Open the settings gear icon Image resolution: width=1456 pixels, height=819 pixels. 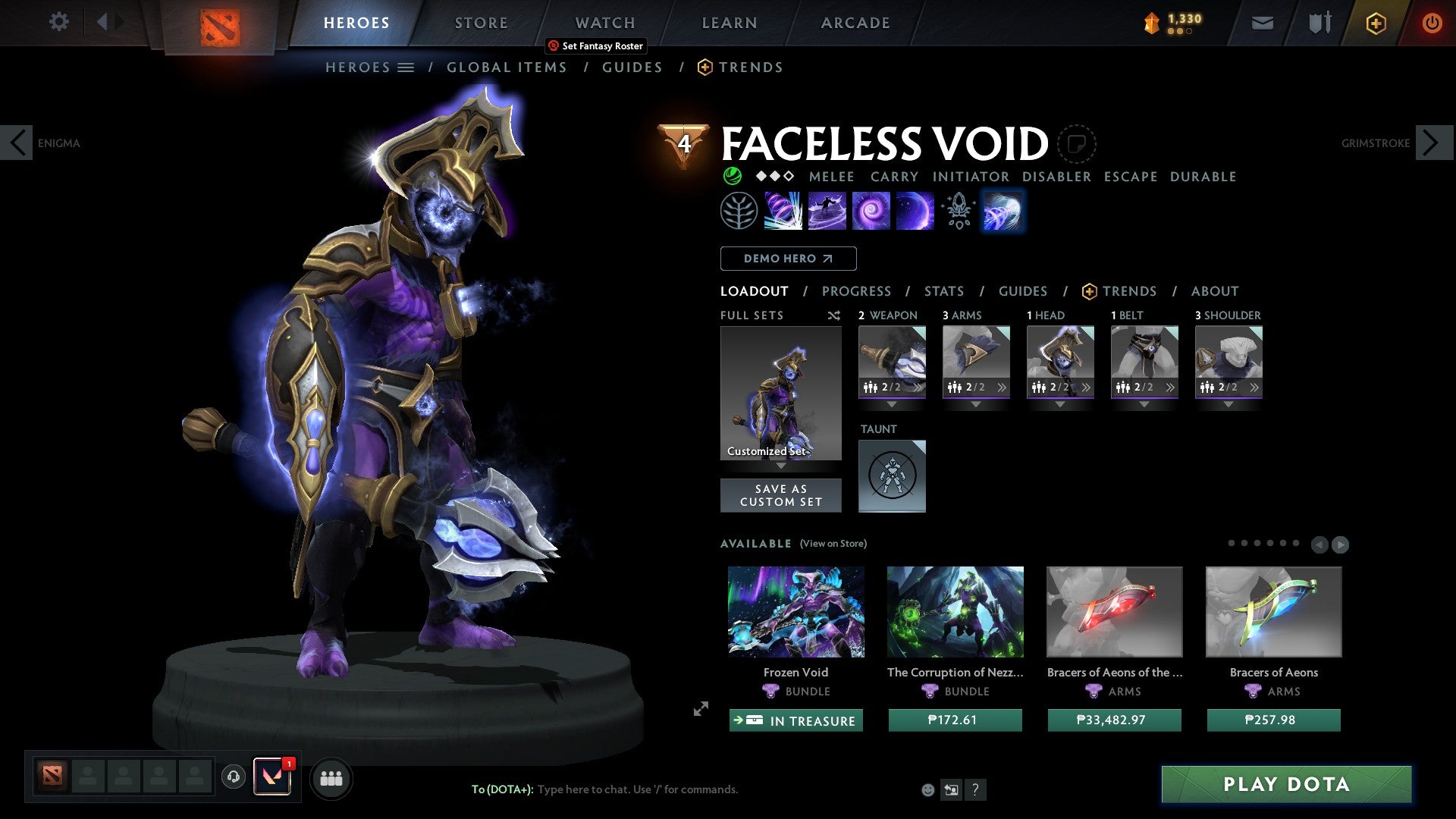pos(58,22)
